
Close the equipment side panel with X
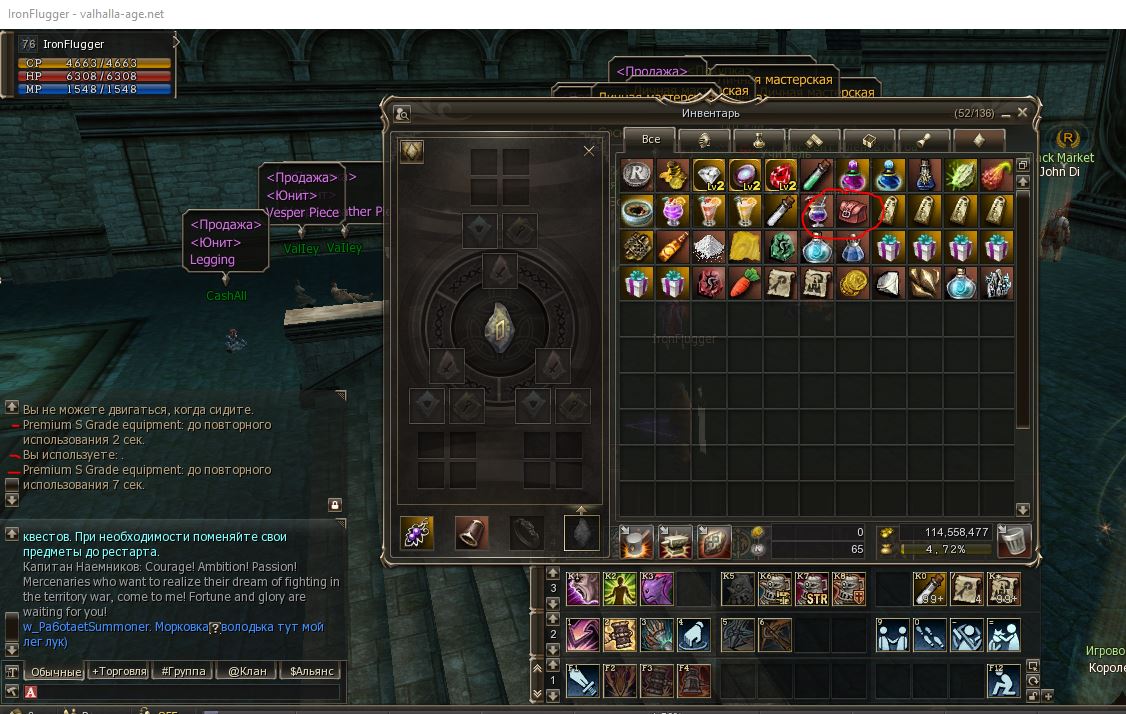tap(589, 151)
